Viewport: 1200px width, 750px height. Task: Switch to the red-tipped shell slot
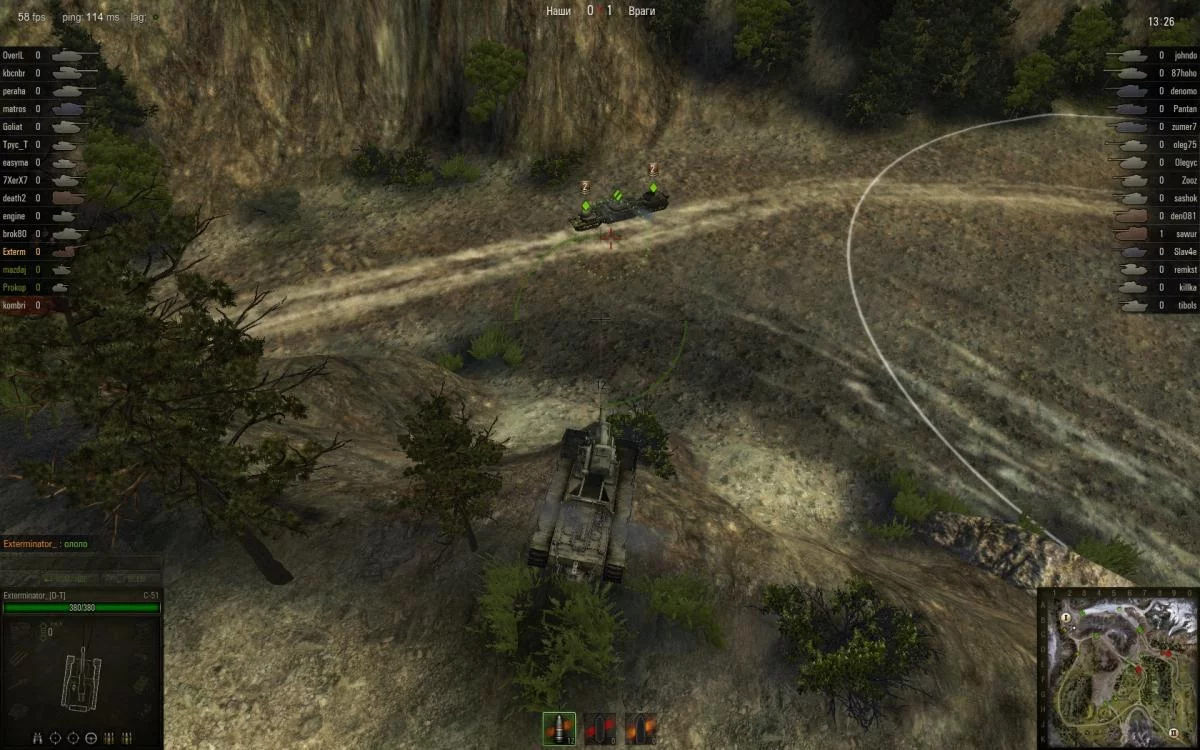point(600,728)
